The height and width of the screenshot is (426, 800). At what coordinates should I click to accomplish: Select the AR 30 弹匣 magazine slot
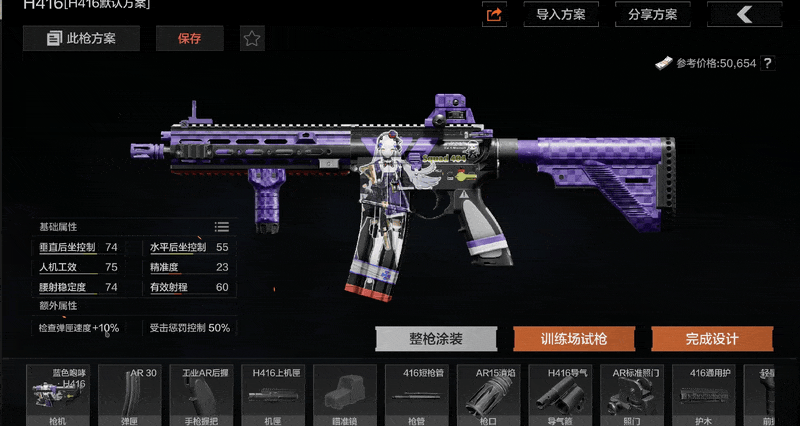pyautogui.click(x=133, y=395)
